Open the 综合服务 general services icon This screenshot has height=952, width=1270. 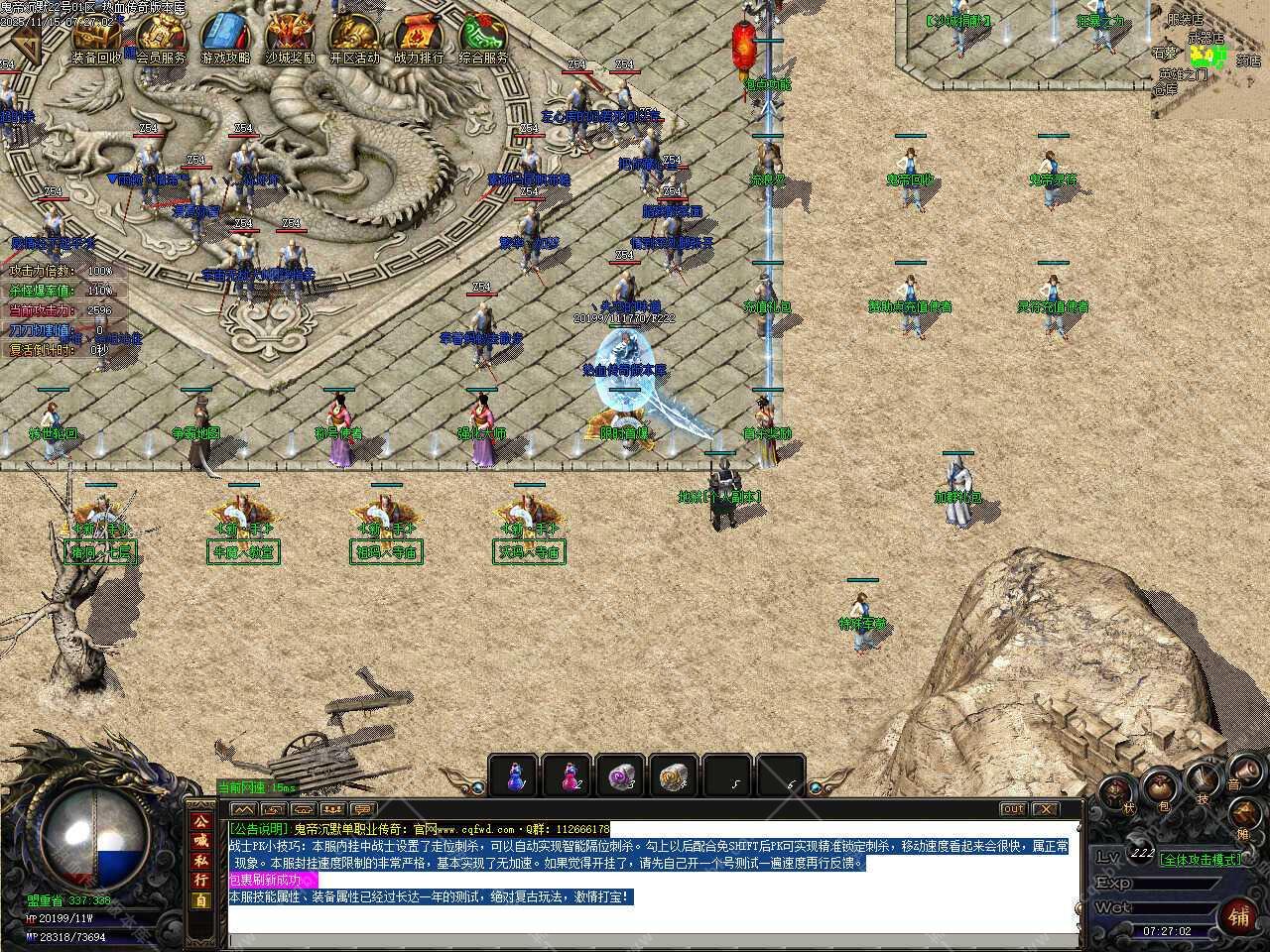(483, 40)
